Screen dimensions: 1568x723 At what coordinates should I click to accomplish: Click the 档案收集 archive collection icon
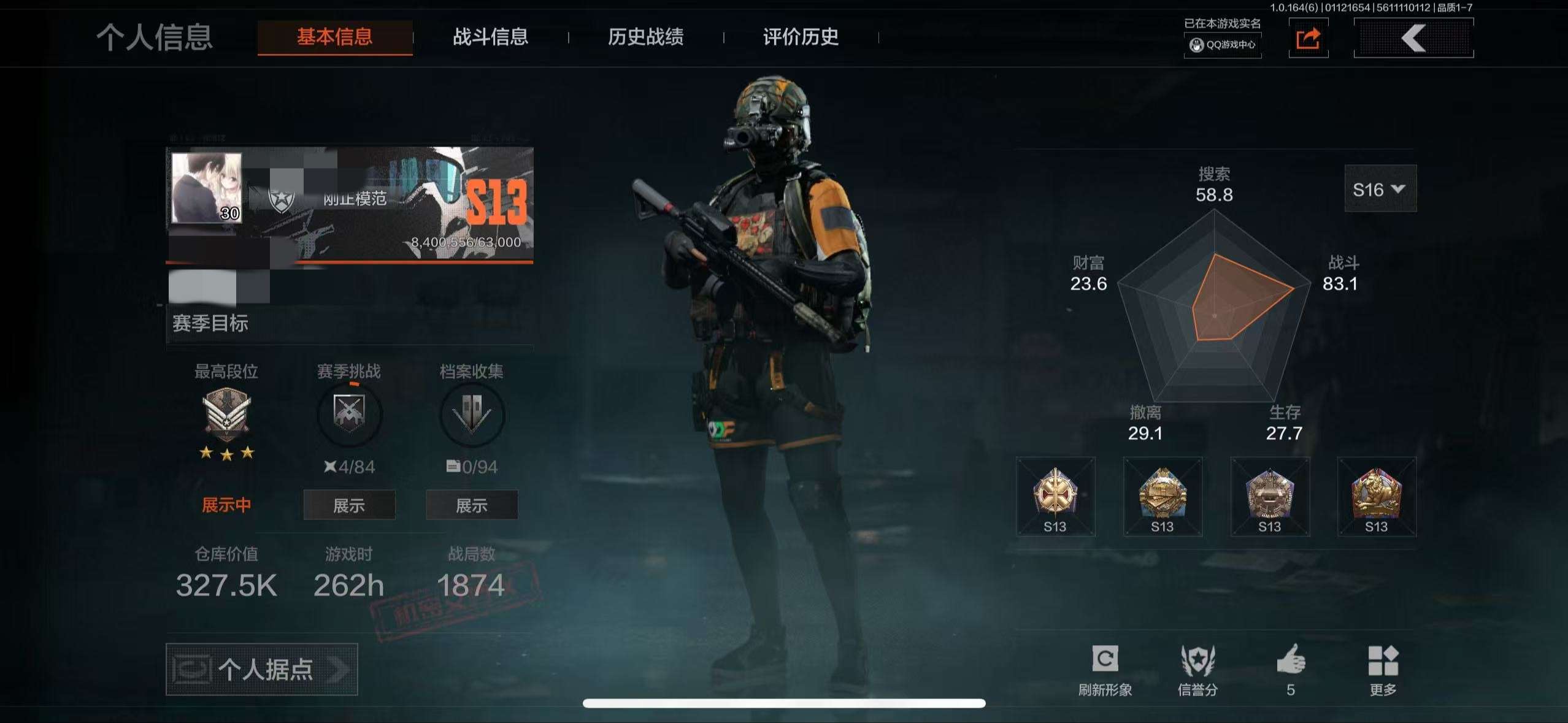(x=471, y=415)
